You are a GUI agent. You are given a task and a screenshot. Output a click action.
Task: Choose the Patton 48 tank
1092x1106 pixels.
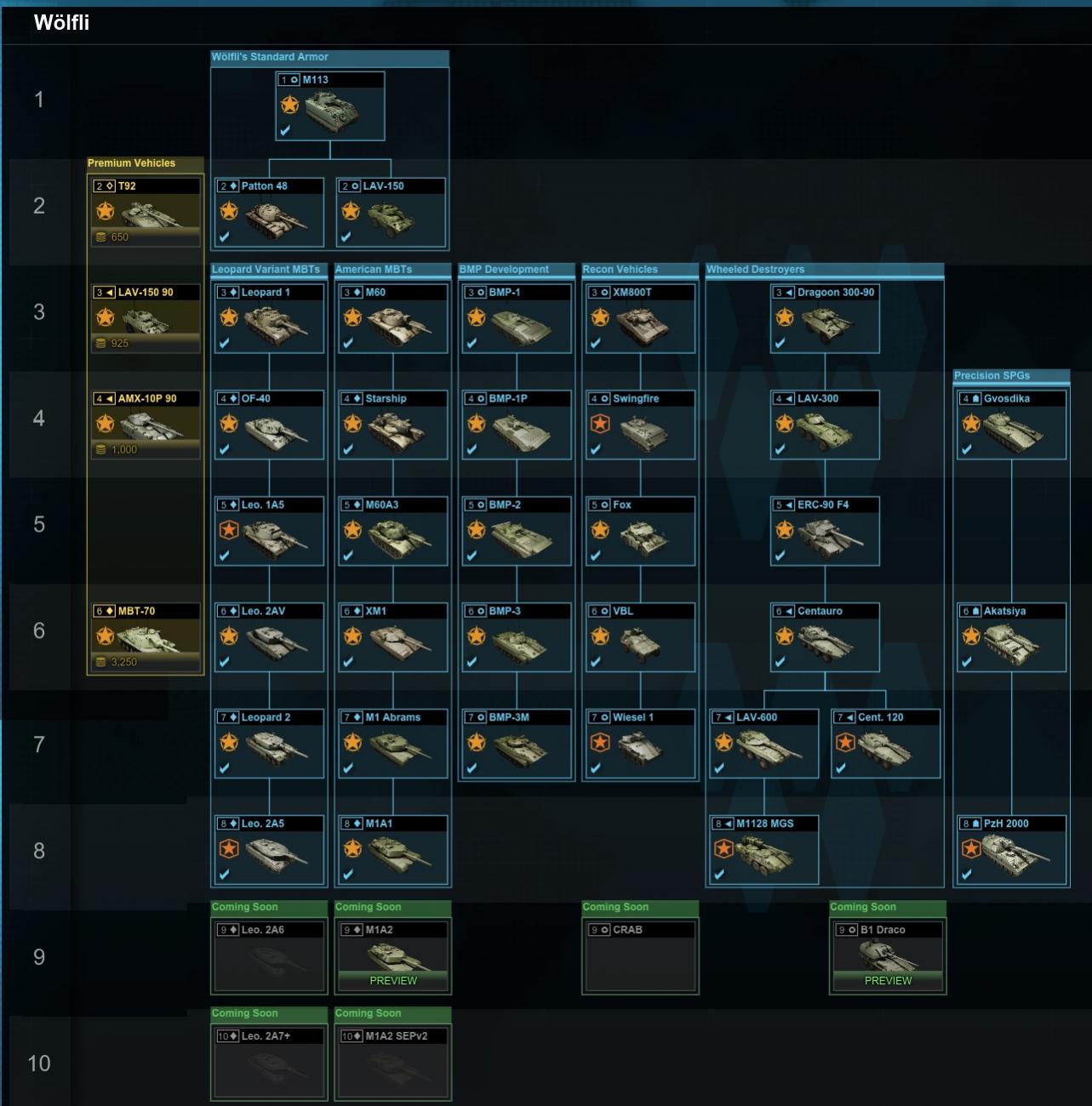pos(269,213)
